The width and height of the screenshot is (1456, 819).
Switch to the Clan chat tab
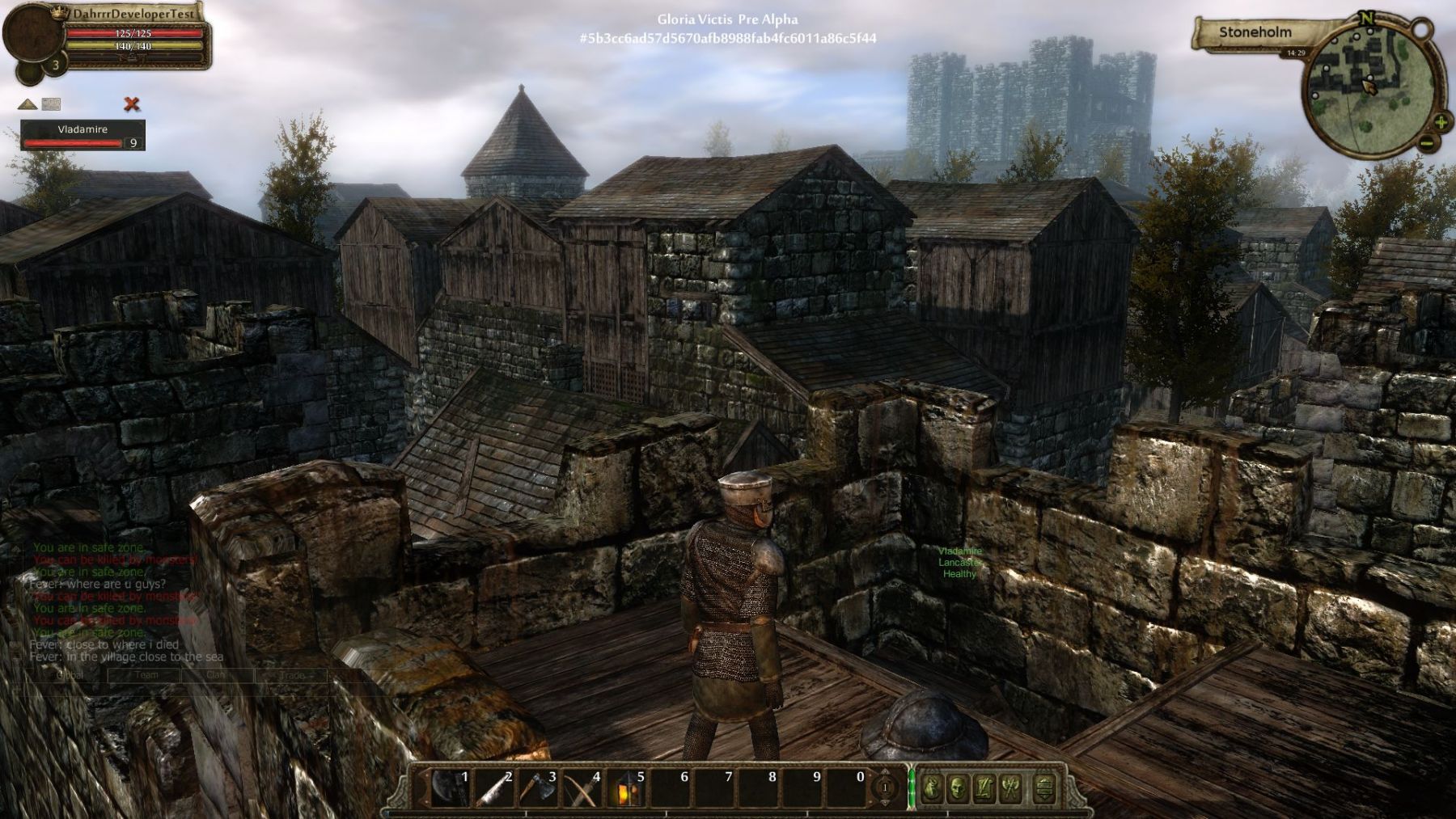[216, 675]
